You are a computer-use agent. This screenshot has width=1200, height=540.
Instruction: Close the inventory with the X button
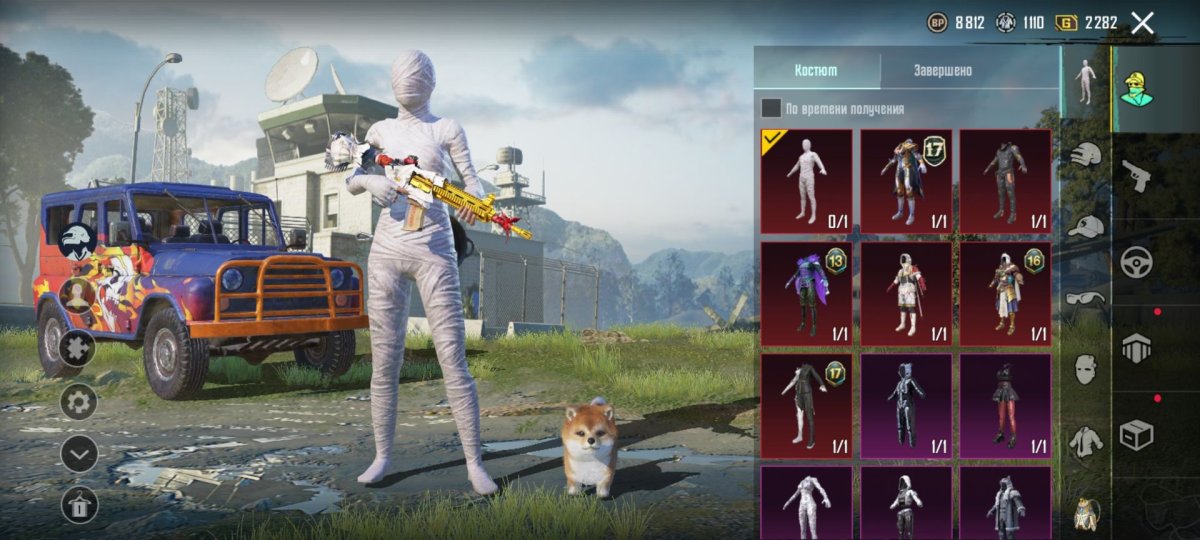point(1142,24)
